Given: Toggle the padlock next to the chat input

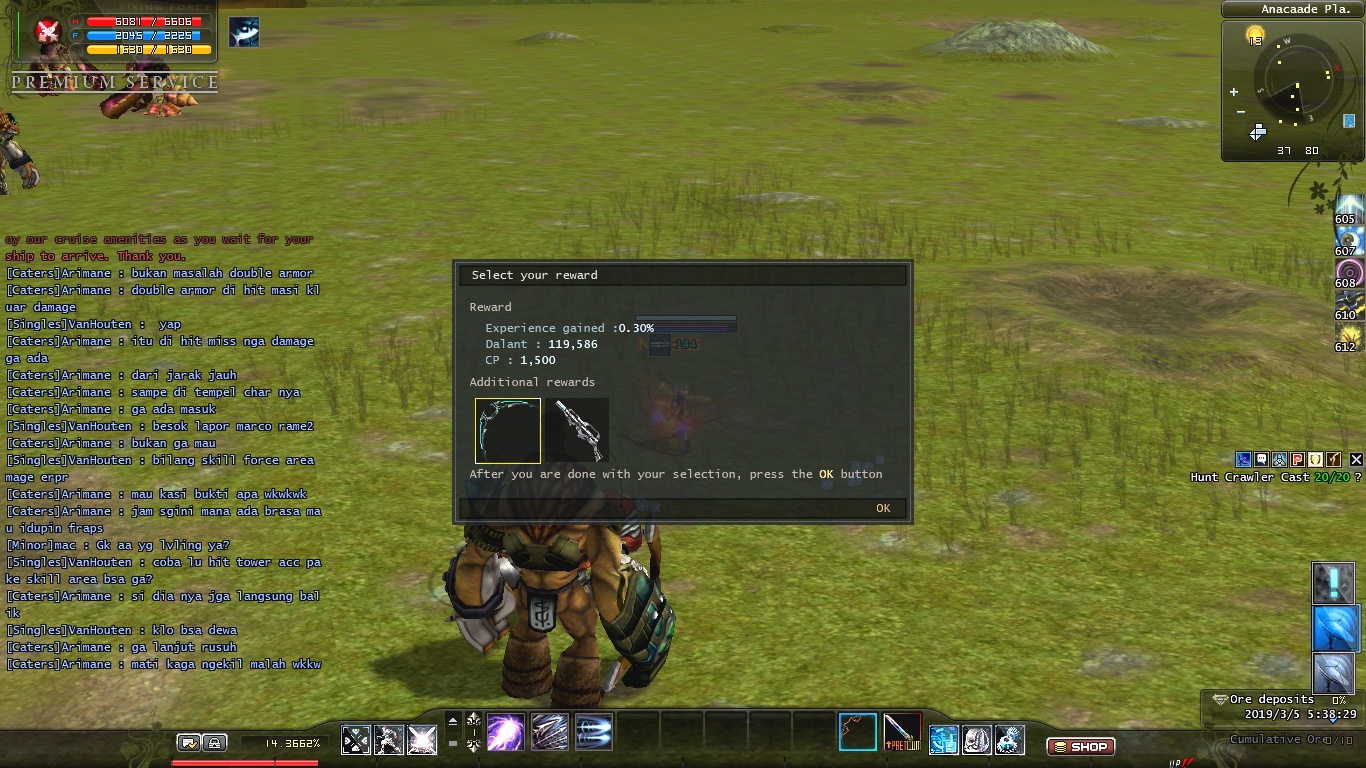Looking at the screenshot, I should 214,743.
